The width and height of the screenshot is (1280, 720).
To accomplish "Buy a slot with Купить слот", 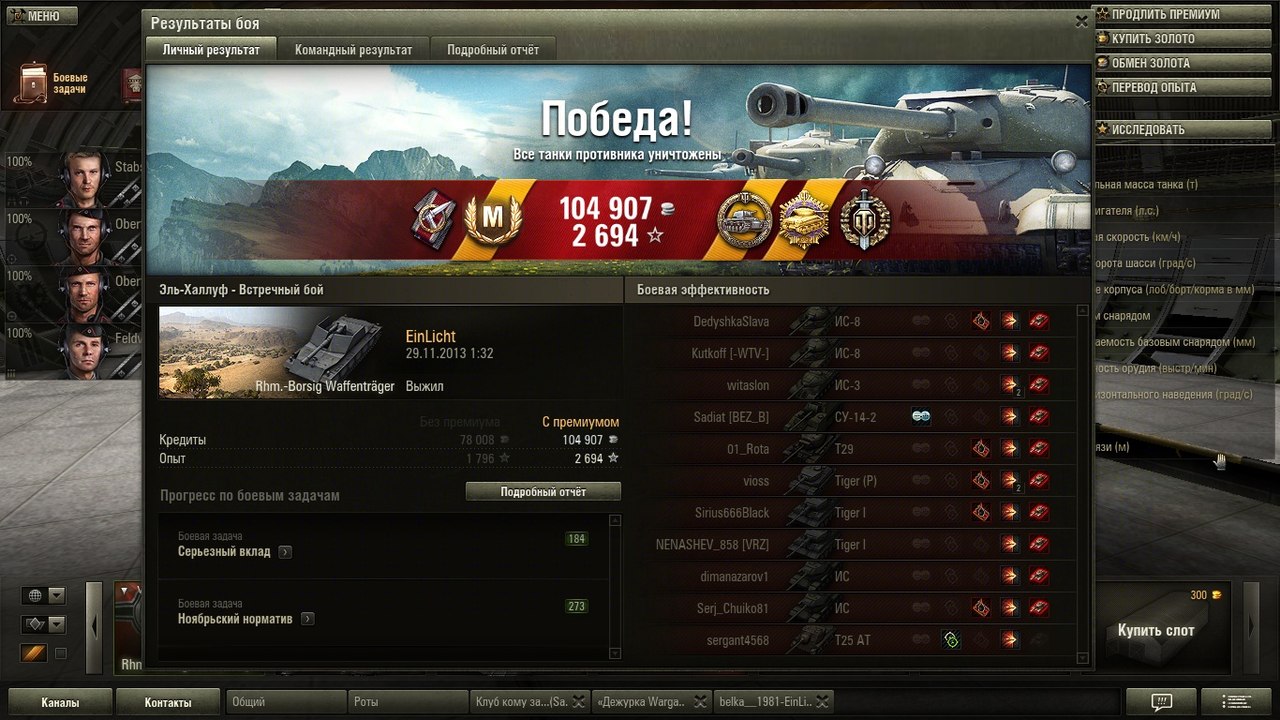I will [1155, 631].
